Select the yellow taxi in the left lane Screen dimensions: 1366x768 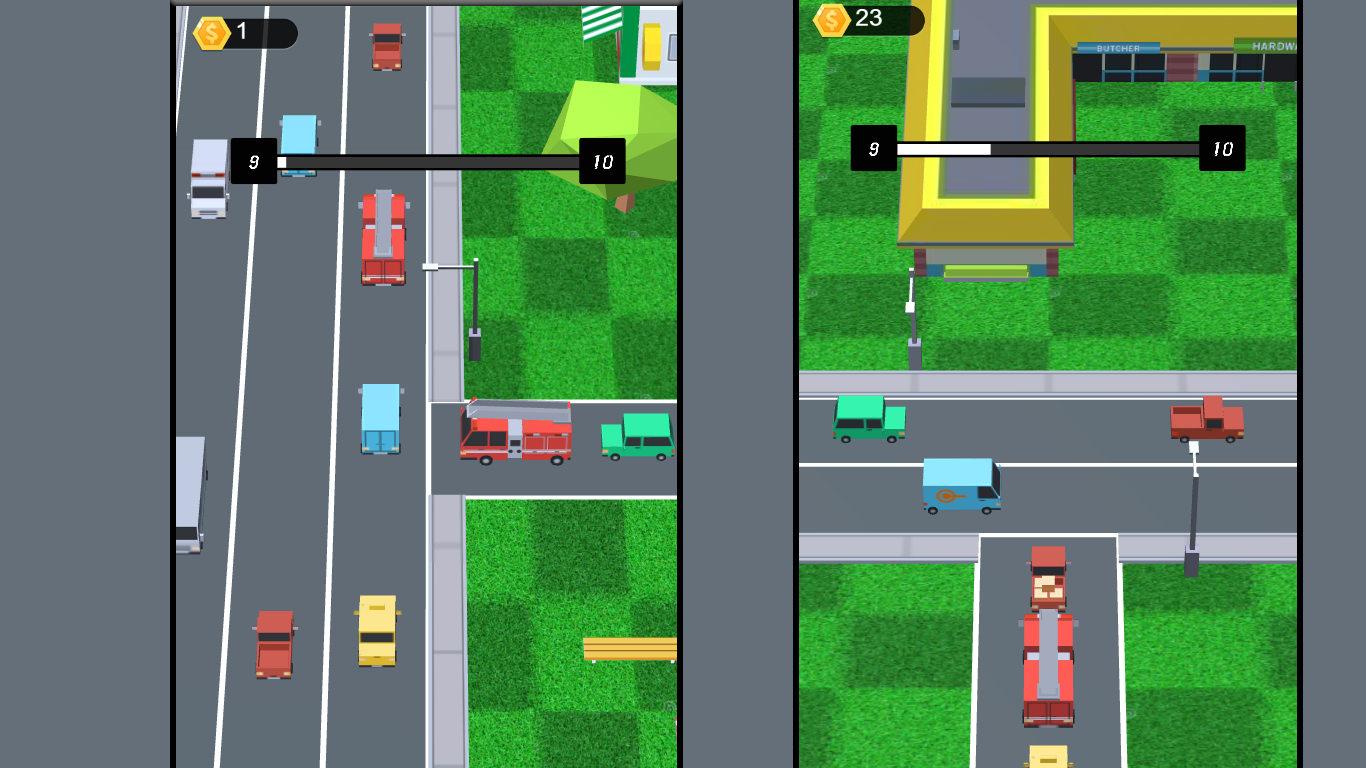coord(377,630)
